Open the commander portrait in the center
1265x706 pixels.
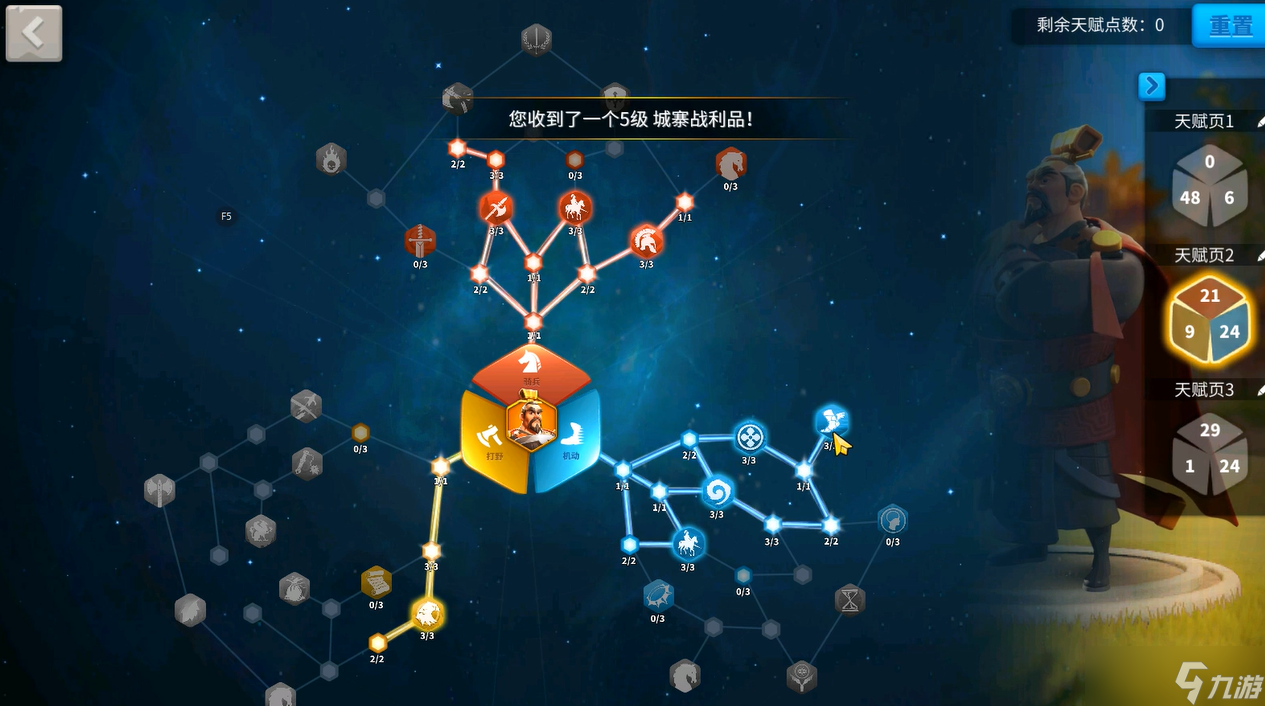click(x=531, y=421)
